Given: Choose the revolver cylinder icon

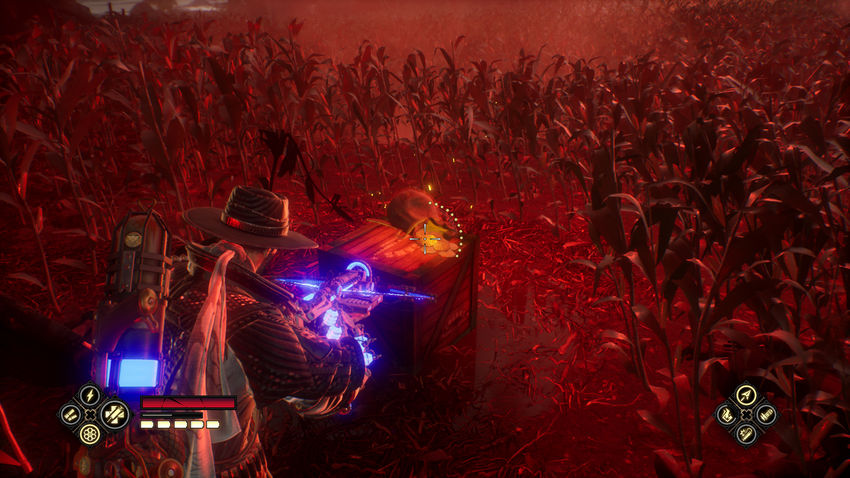Looking at the screenshot, I should pyautogui.click(x=90, y=434).
